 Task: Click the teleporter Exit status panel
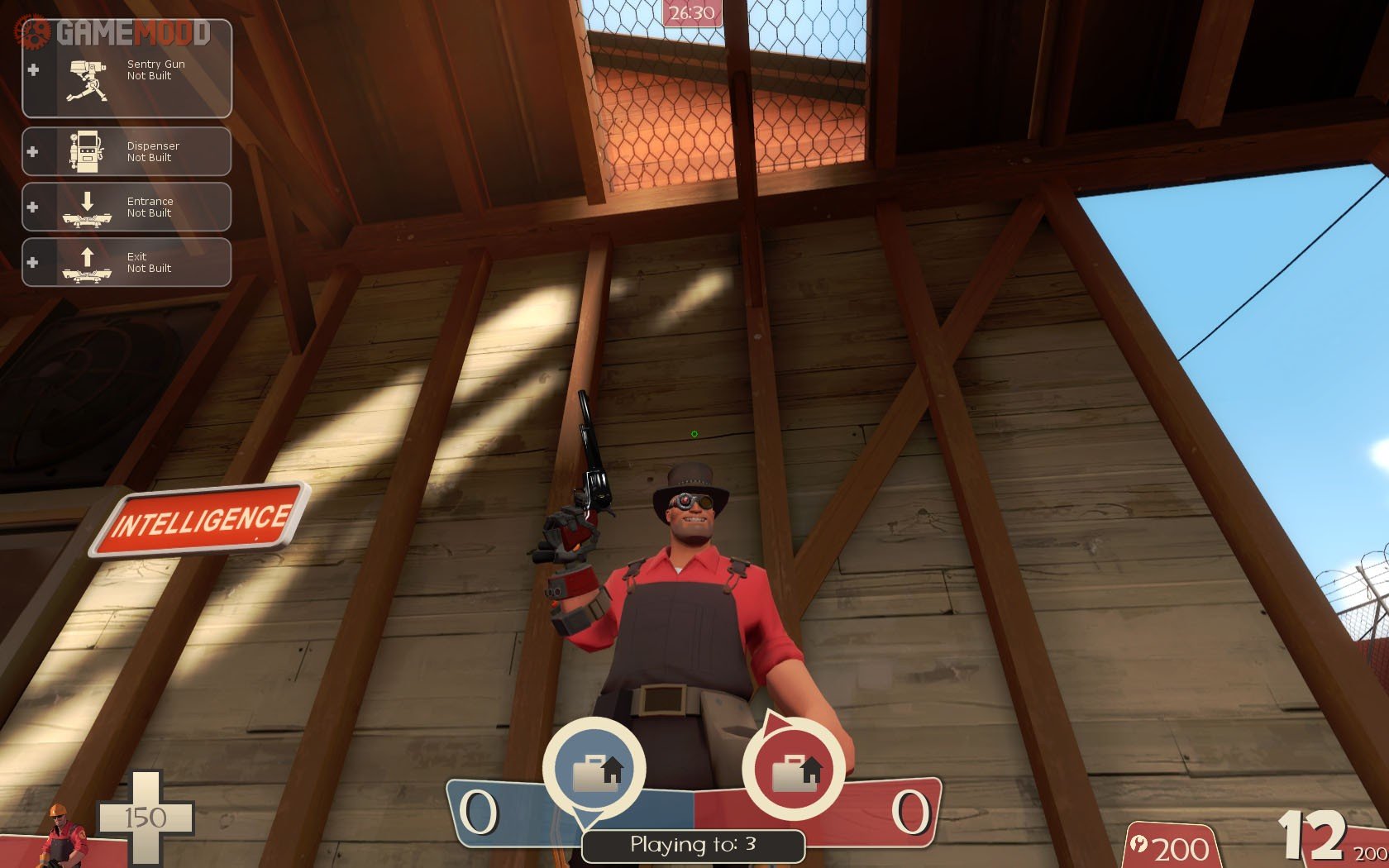pos(126,262)
